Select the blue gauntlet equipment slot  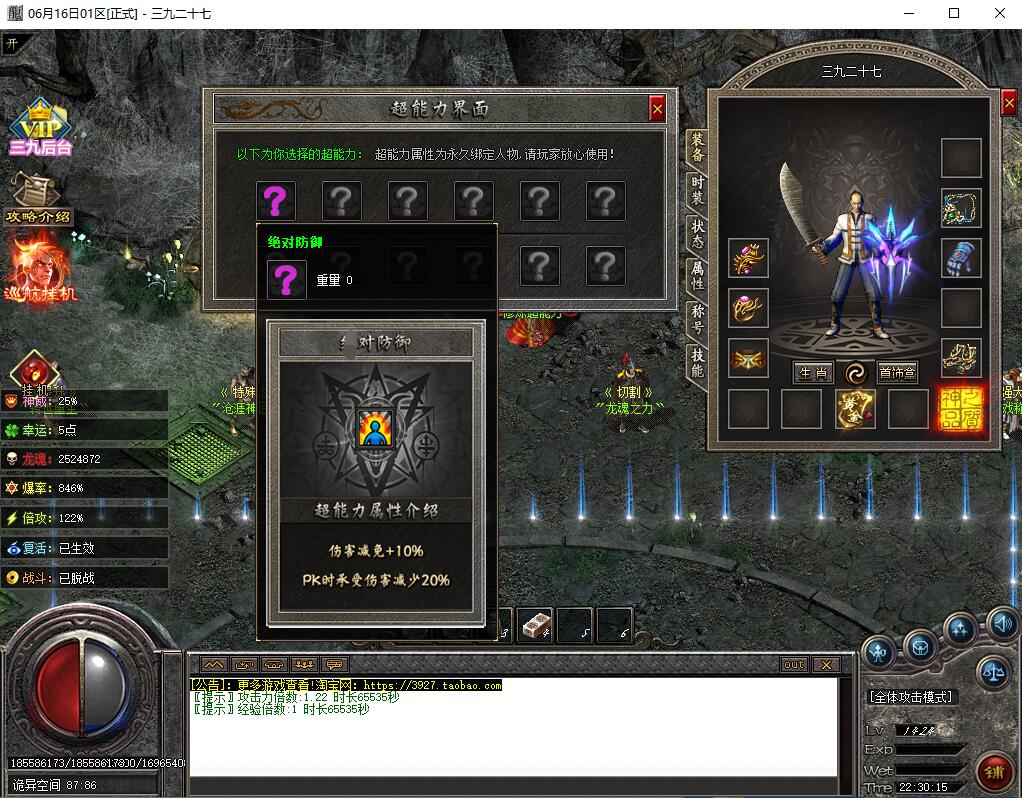[x=961, y=258]
